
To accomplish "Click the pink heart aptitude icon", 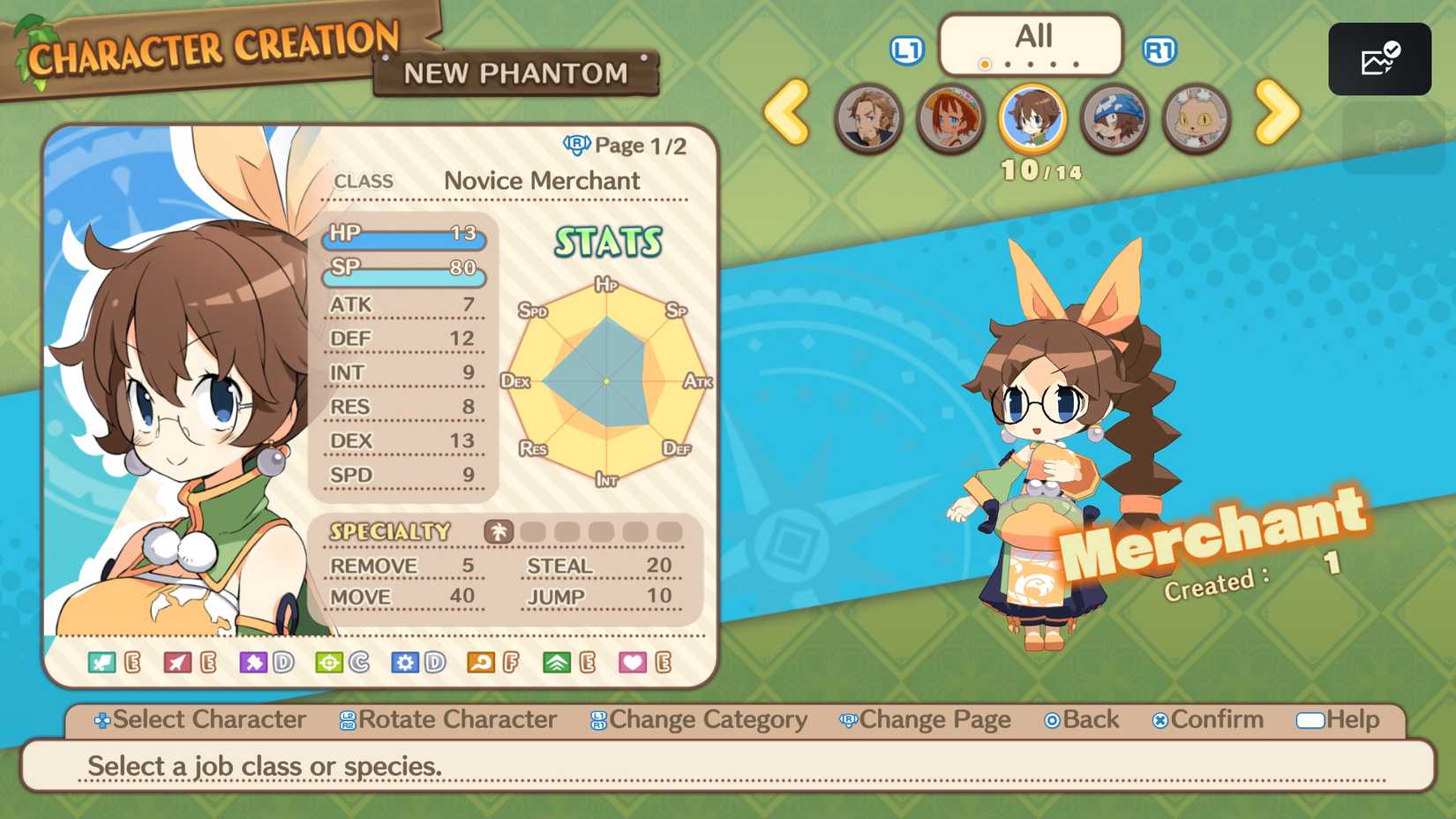I will coord(634,664).
